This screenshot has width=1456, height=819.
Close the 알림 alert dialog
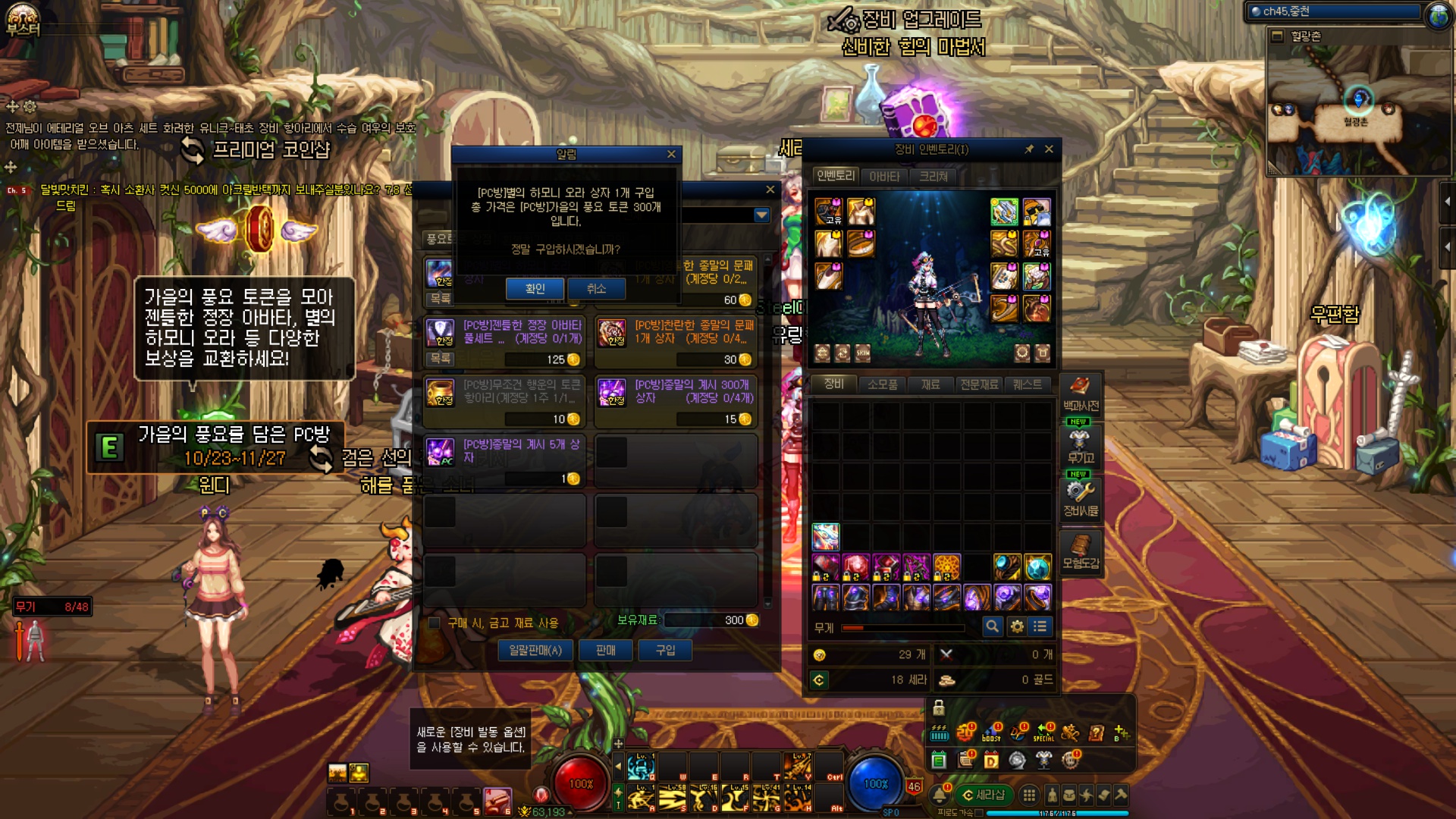[671, 154]
